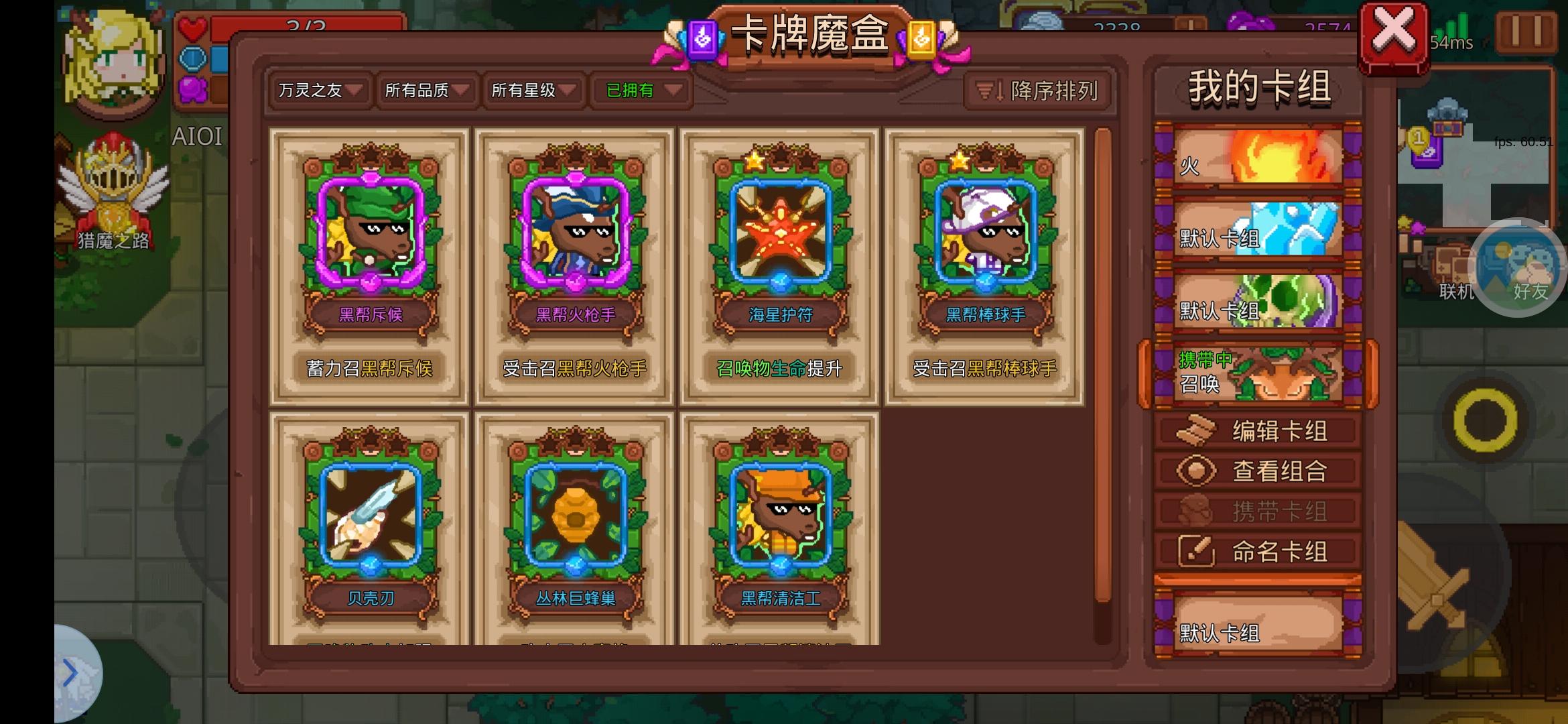Open the 万灵之友 filter dropdown
The width and height of the screenshot is (1568, 724).
(x=318, y=90)
